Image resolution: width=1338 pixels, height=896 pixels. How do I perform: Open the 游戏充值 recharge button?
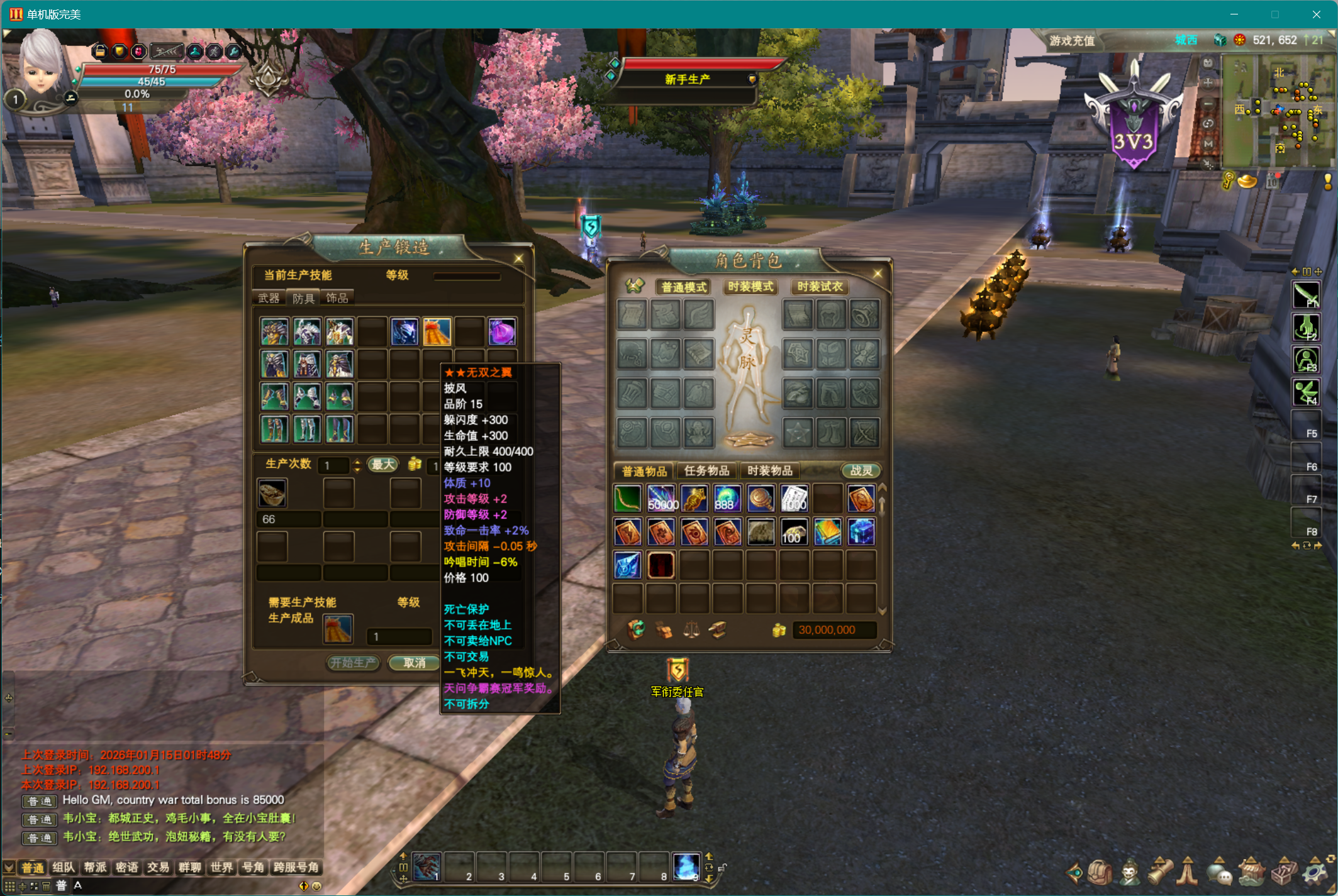(1072, 41)
